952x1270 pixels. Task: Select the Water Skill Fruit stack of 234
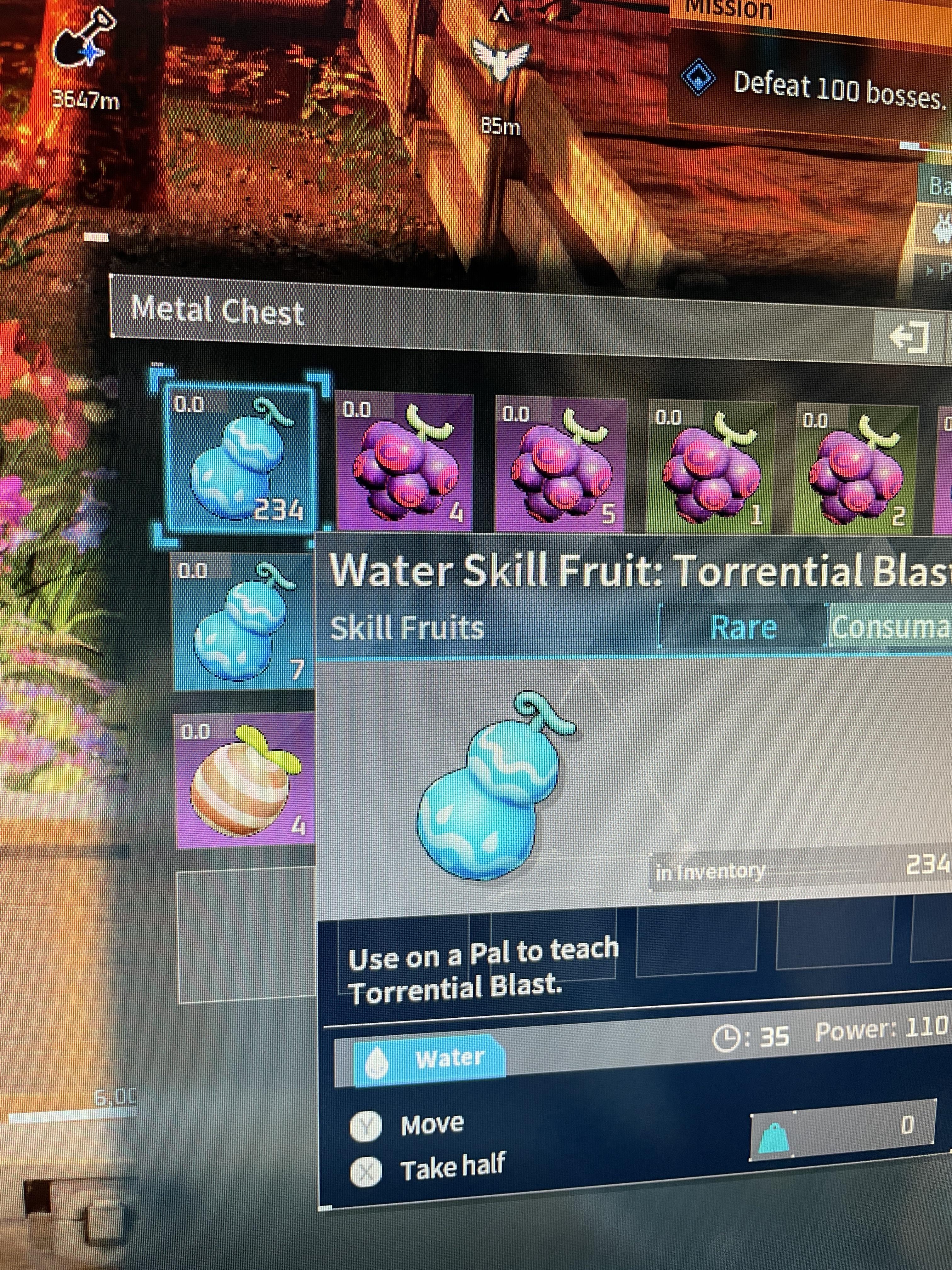240,456
